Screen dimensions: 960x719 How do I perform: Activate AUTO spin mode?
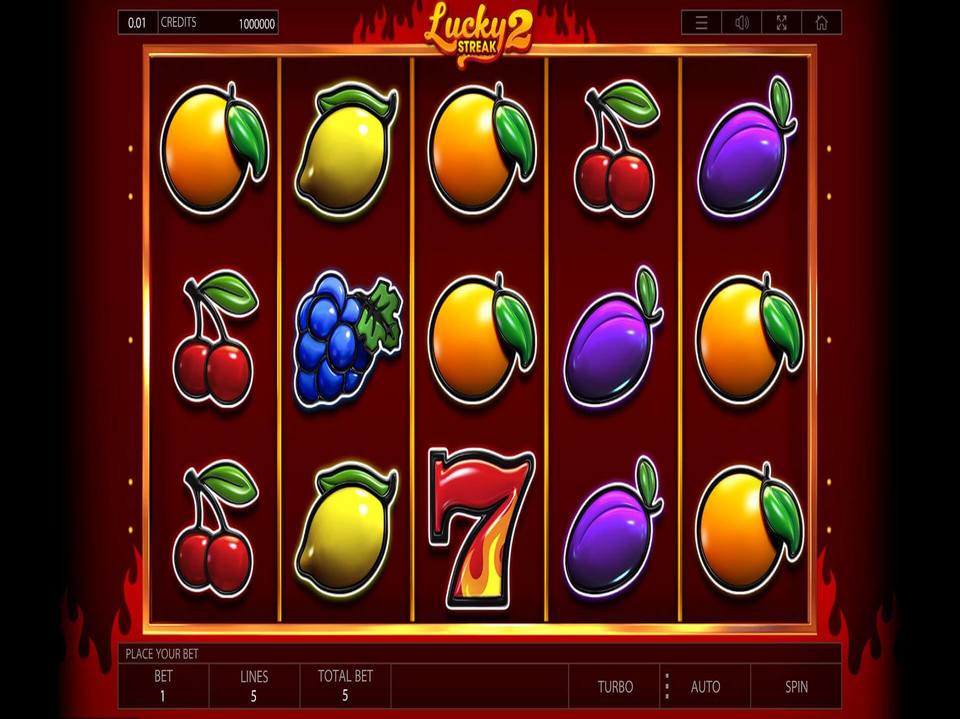tap(705, 686)
